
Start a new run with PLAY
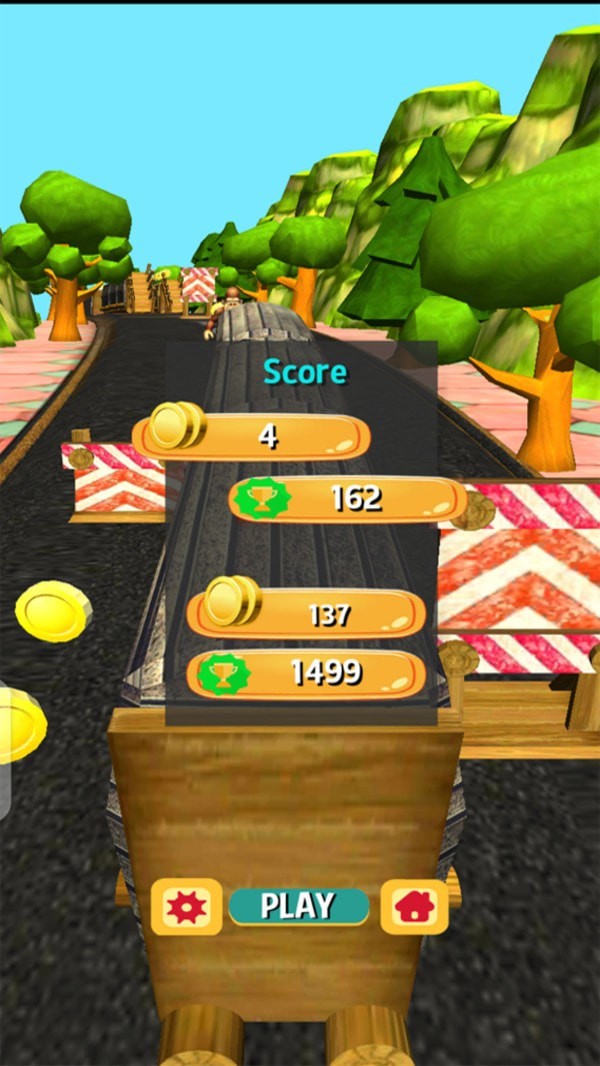(298, 906)
